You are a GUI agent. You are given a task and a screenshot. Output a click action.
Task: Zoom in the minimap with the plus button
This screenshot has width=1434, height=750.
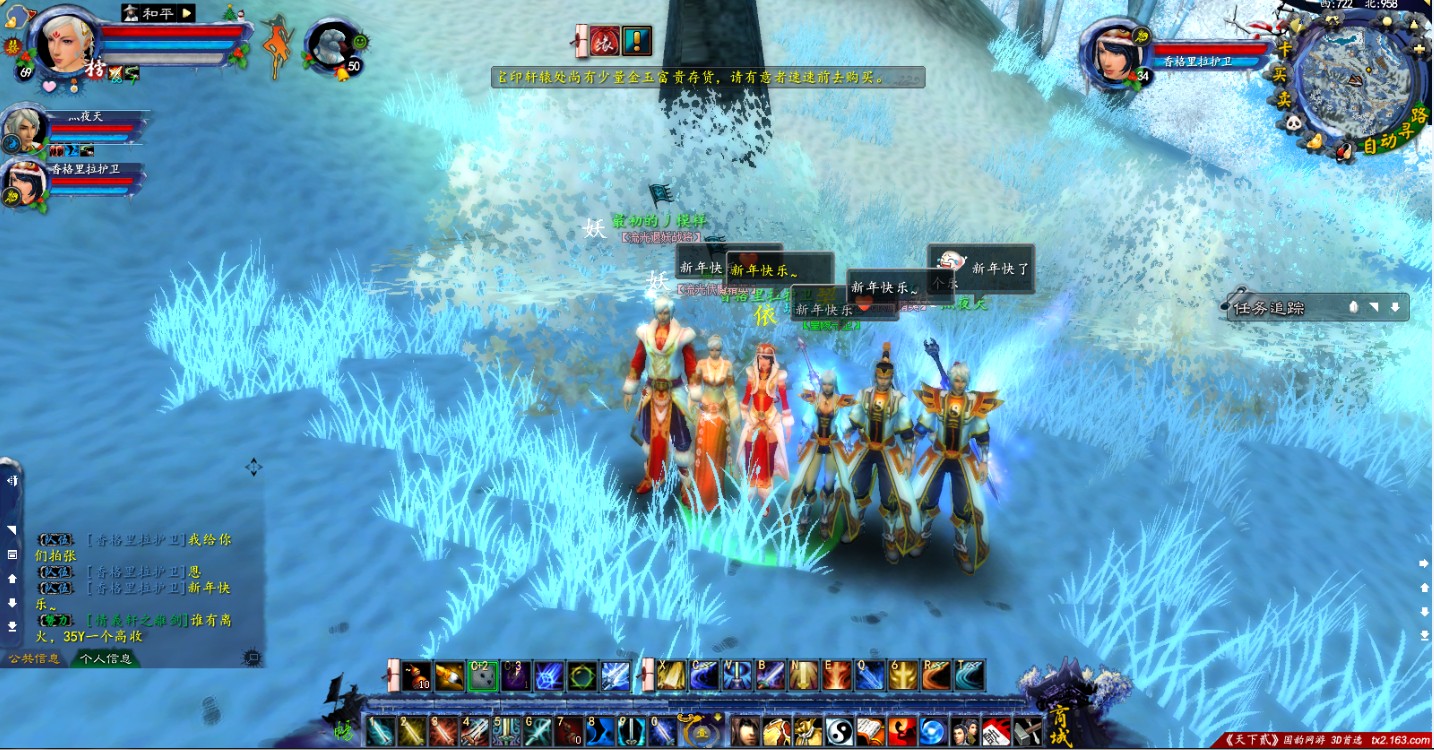1419,48
